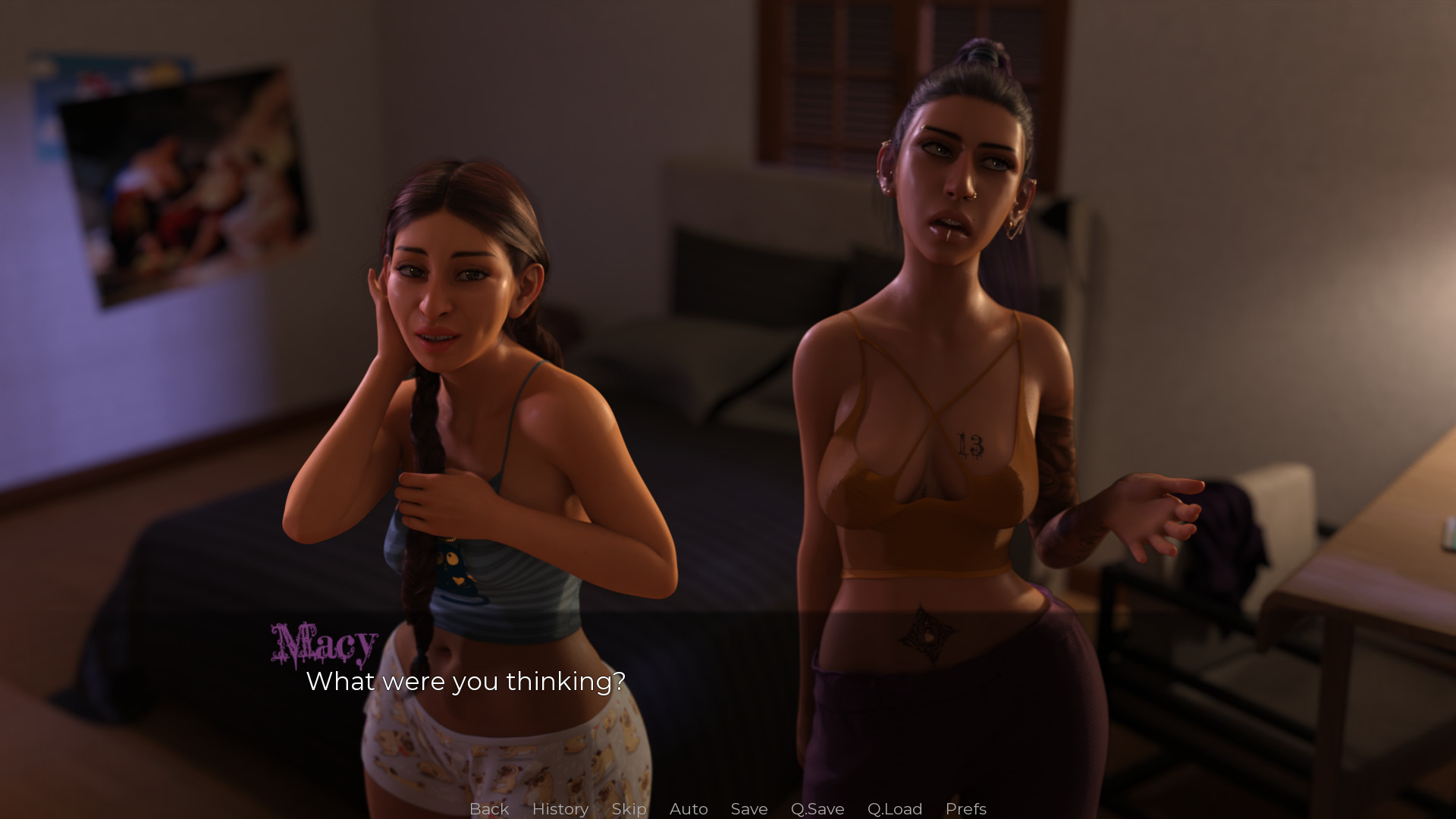Image resolution: width=1456 pixels, height=819 pixels.
Task: Toggle Auto advance mode
Action: [x=688, y=808]
